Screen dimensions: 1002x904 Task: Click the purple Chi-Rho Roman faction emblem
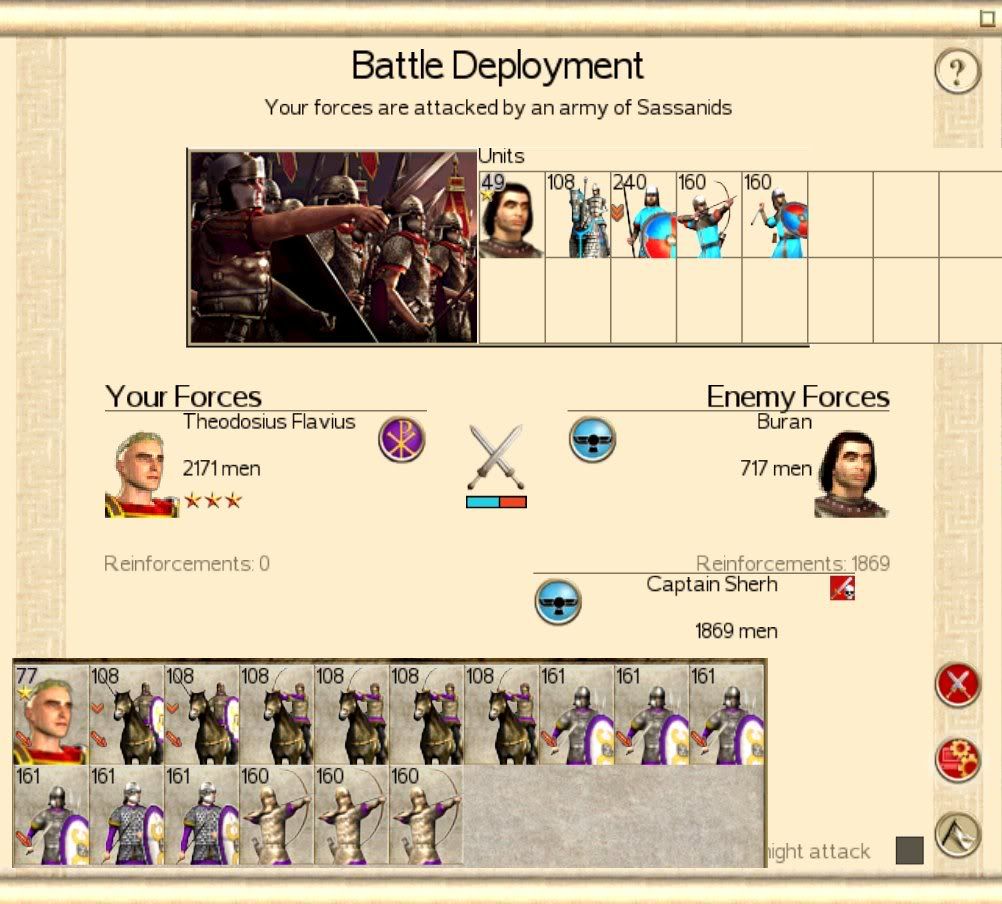401,440
